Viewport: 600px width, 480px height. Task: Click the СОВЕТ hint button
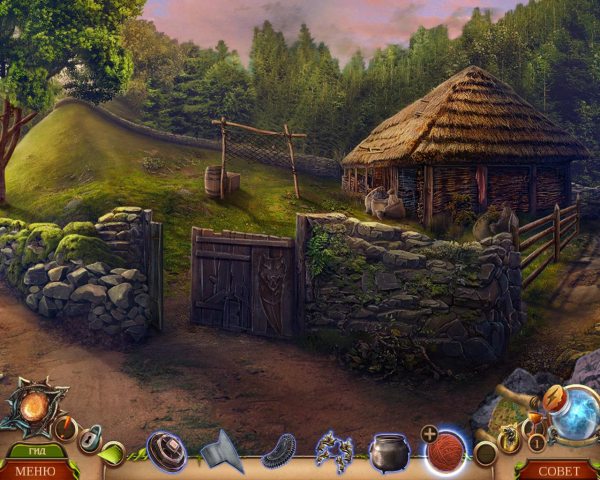tap(558, 470)
